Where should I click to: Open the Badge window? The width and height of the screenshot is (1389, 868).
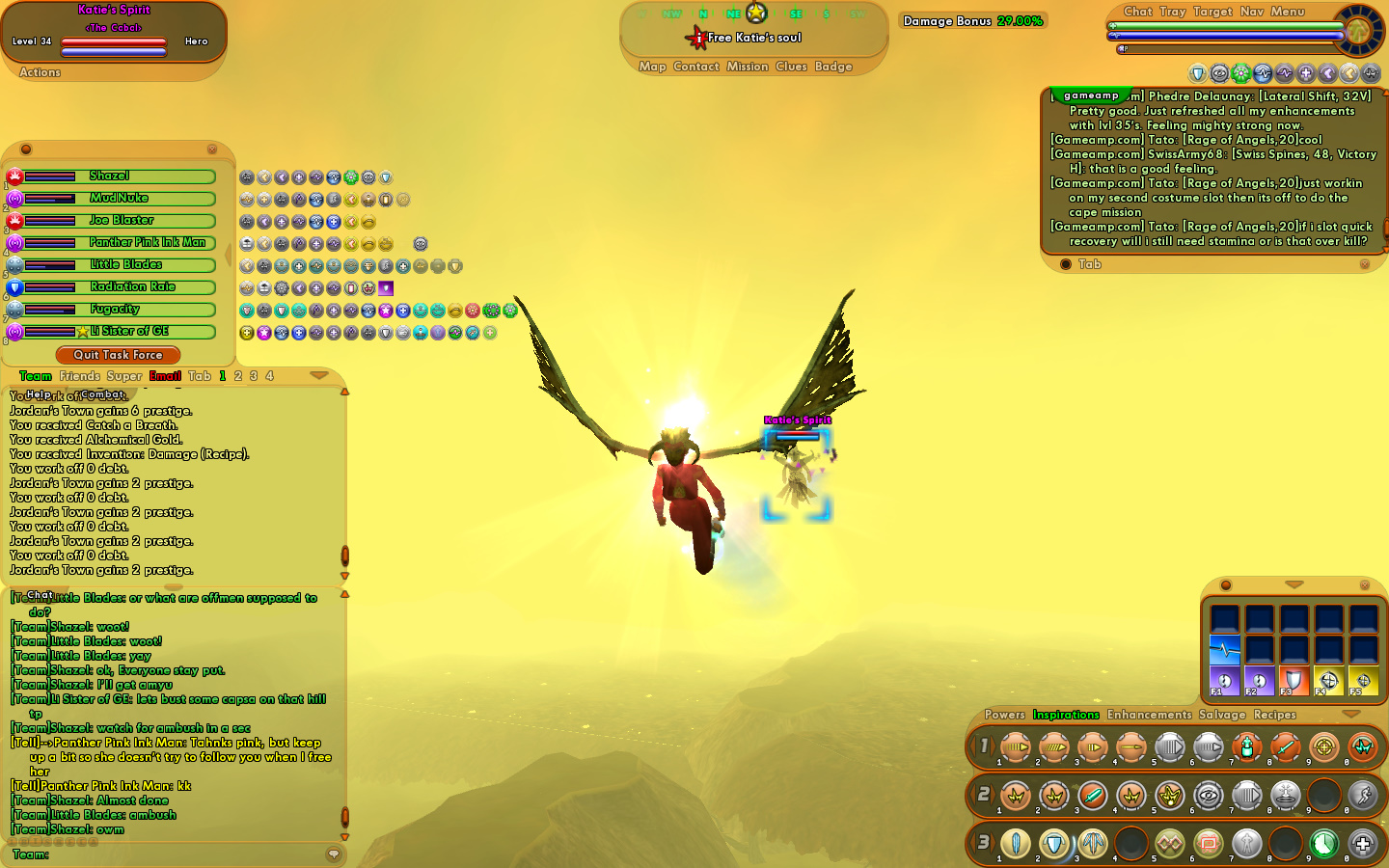click(833, 67)
